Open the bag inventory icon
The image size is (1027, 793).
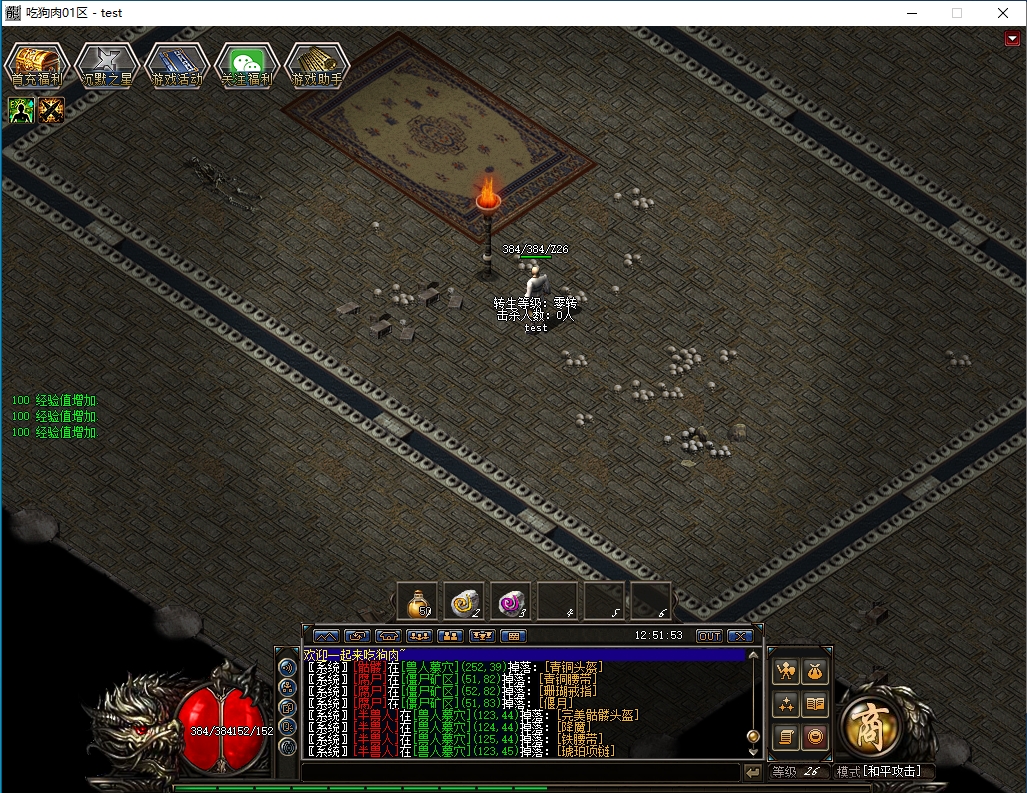click(x=816, y=671)
